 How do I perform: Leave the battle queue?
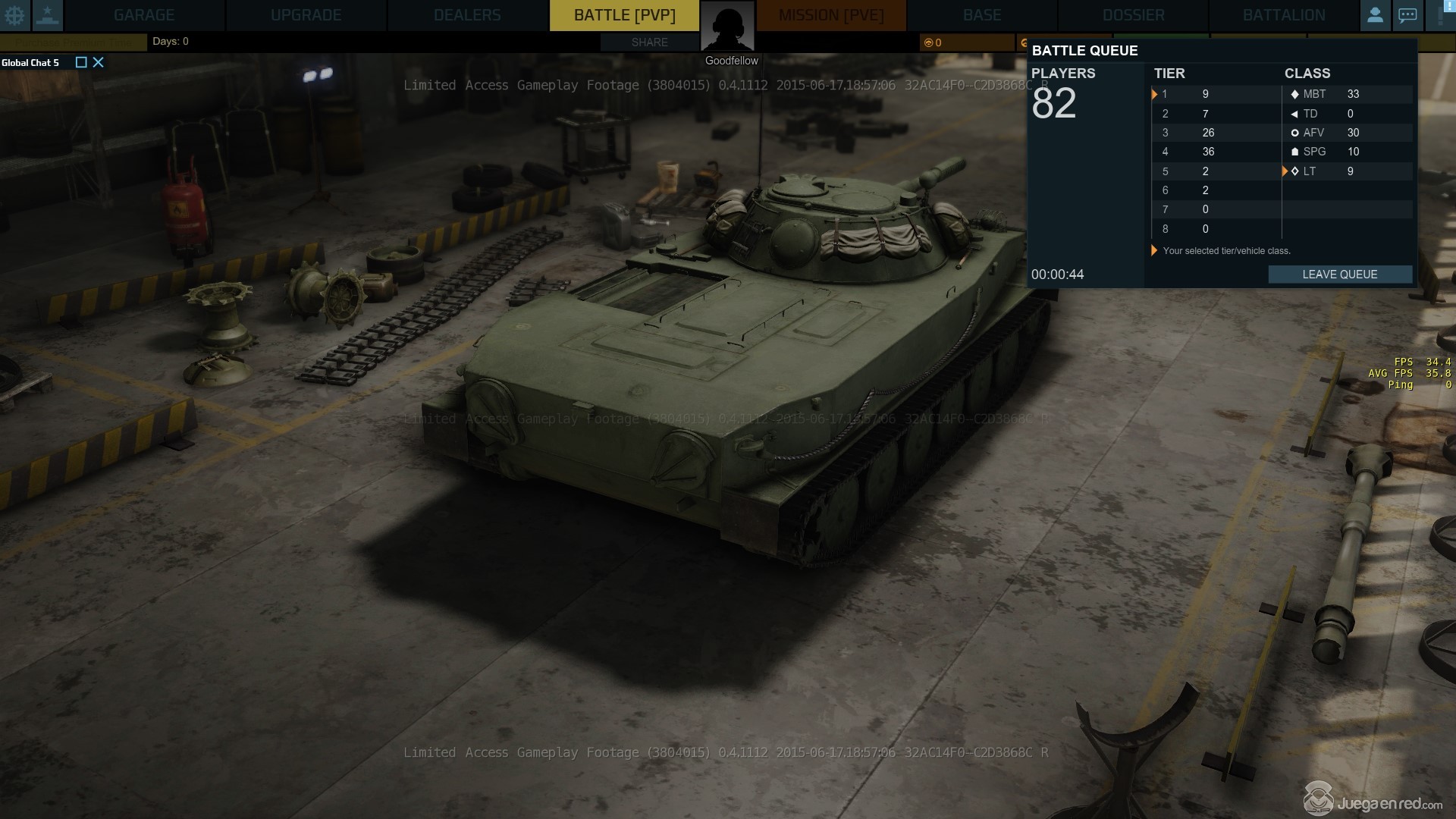click(x=1339, y=275)
